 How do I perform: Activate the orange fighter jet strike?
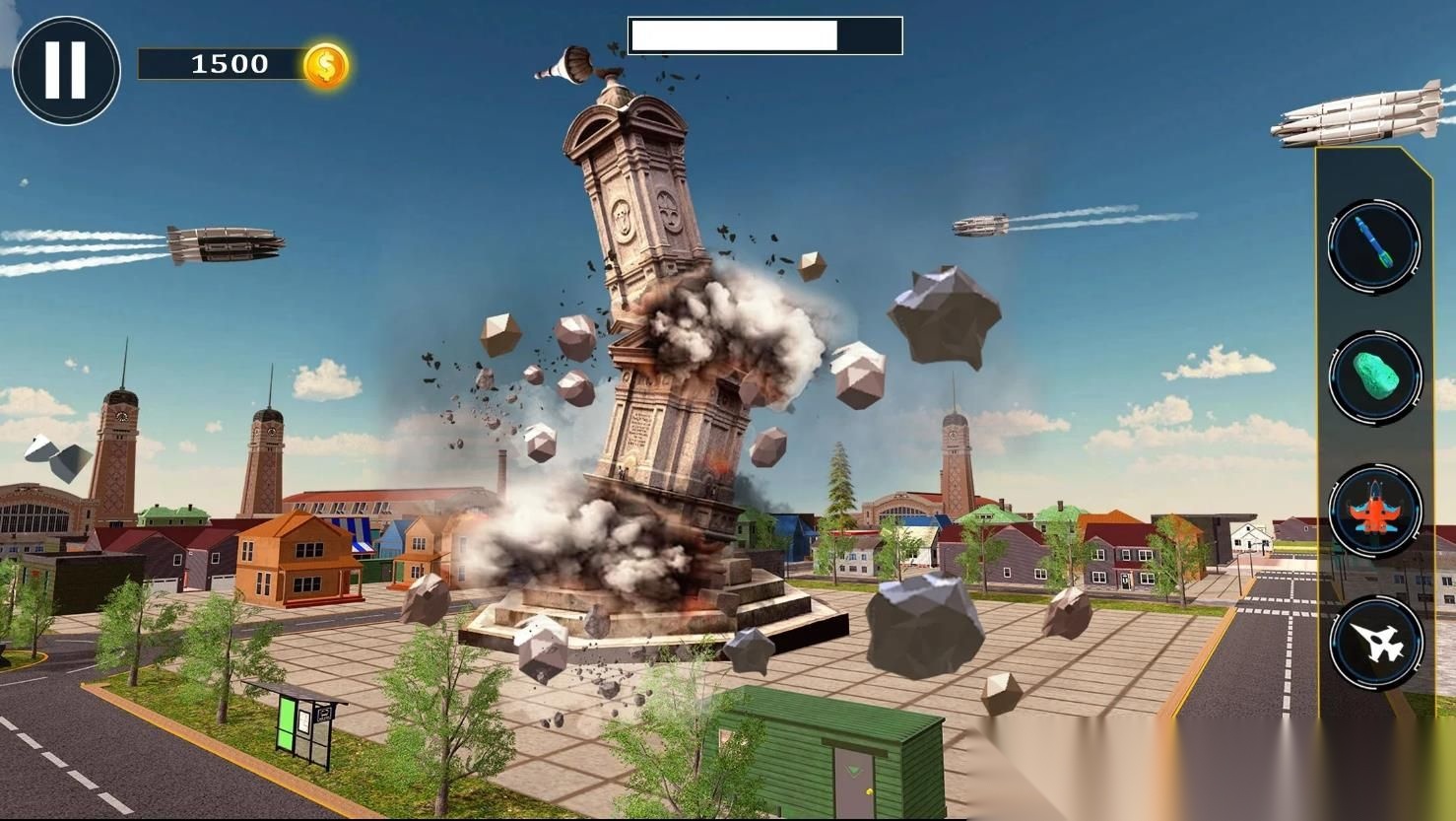[1375, 512]
